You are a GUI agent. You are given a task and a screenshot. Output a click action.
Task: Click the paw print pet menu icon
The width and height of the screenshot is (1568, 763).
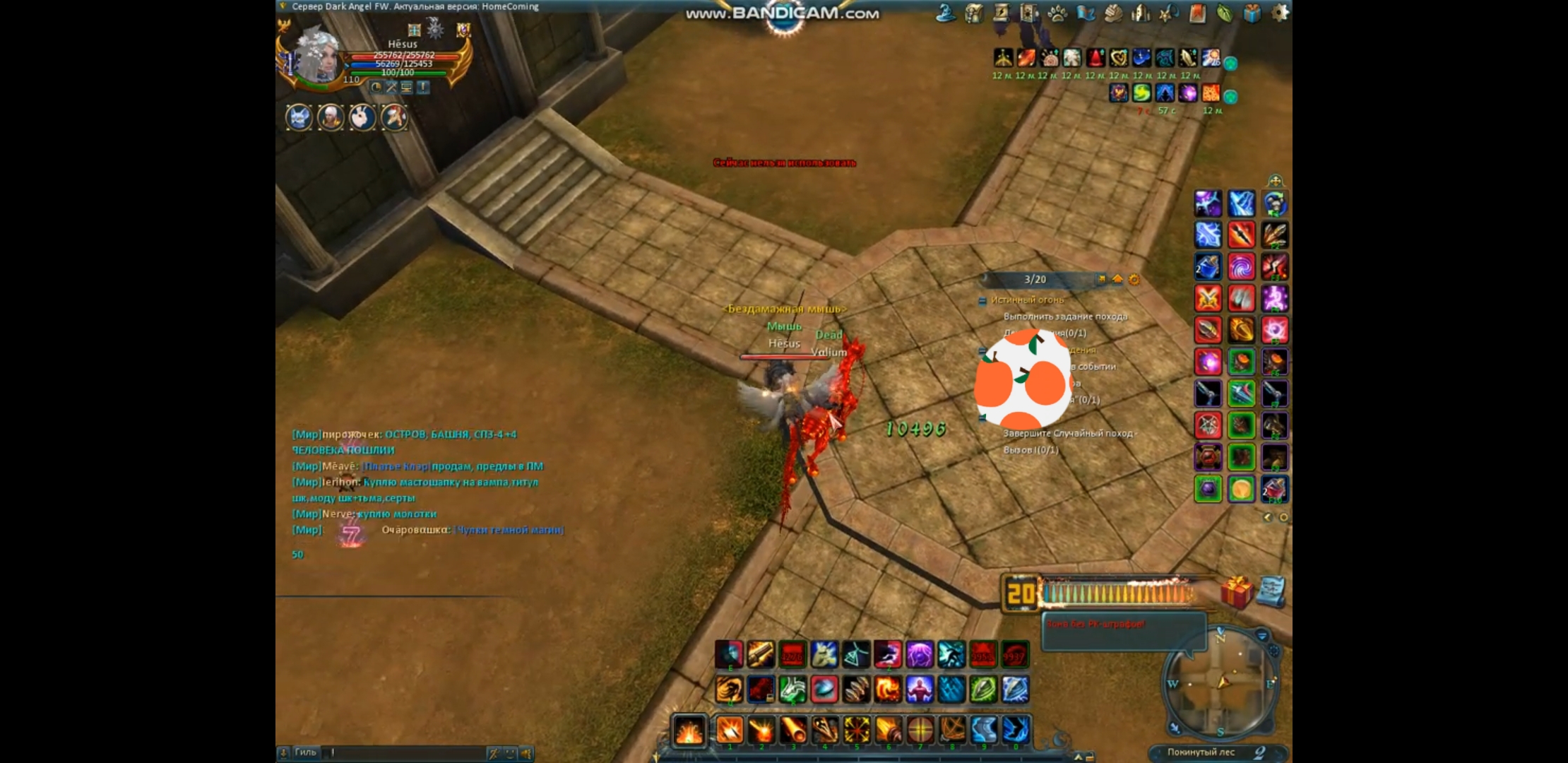click(1057, 13)
